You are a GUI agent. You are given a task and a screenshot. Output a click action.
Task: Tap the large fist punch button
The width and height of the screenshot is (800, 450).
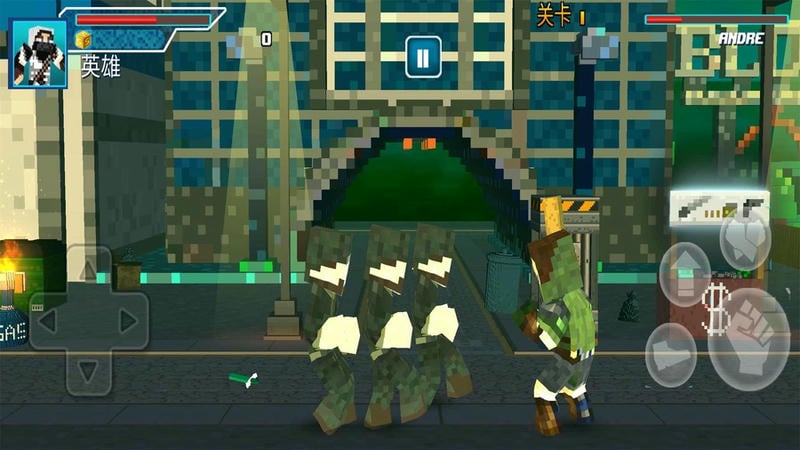(x=749, y=340)
